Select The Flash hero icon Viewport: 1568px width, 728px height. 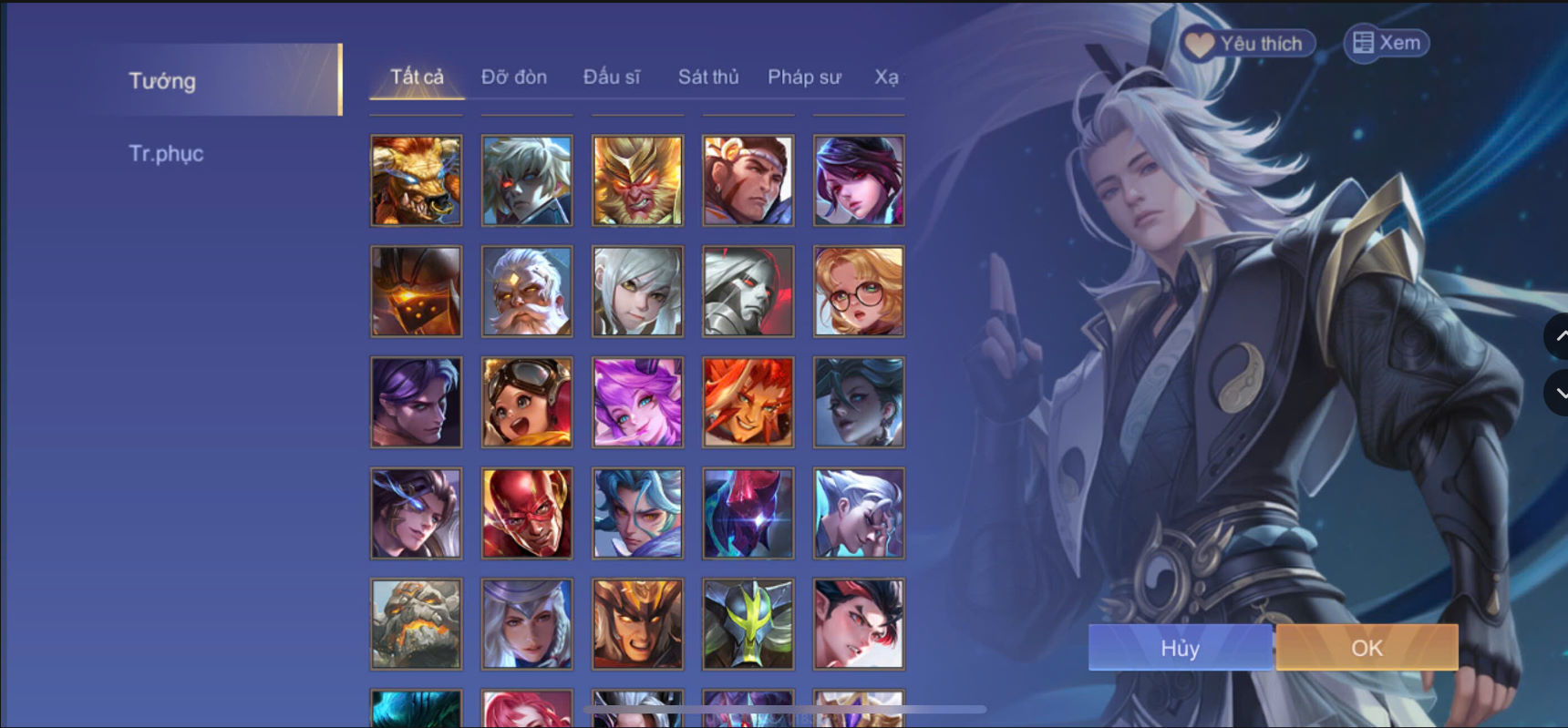click(x=527, y=513)
